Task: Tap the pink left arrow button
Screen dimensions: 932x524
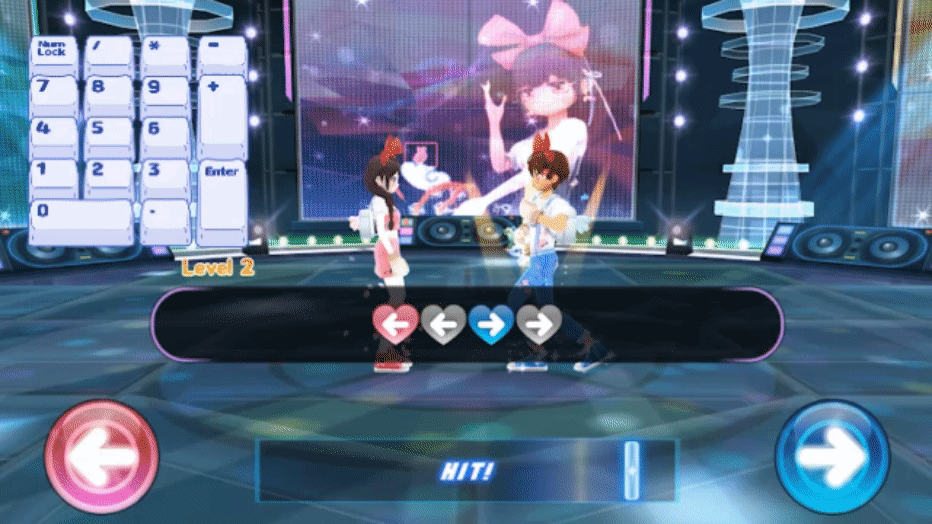Action: click(x=101, y=458)
